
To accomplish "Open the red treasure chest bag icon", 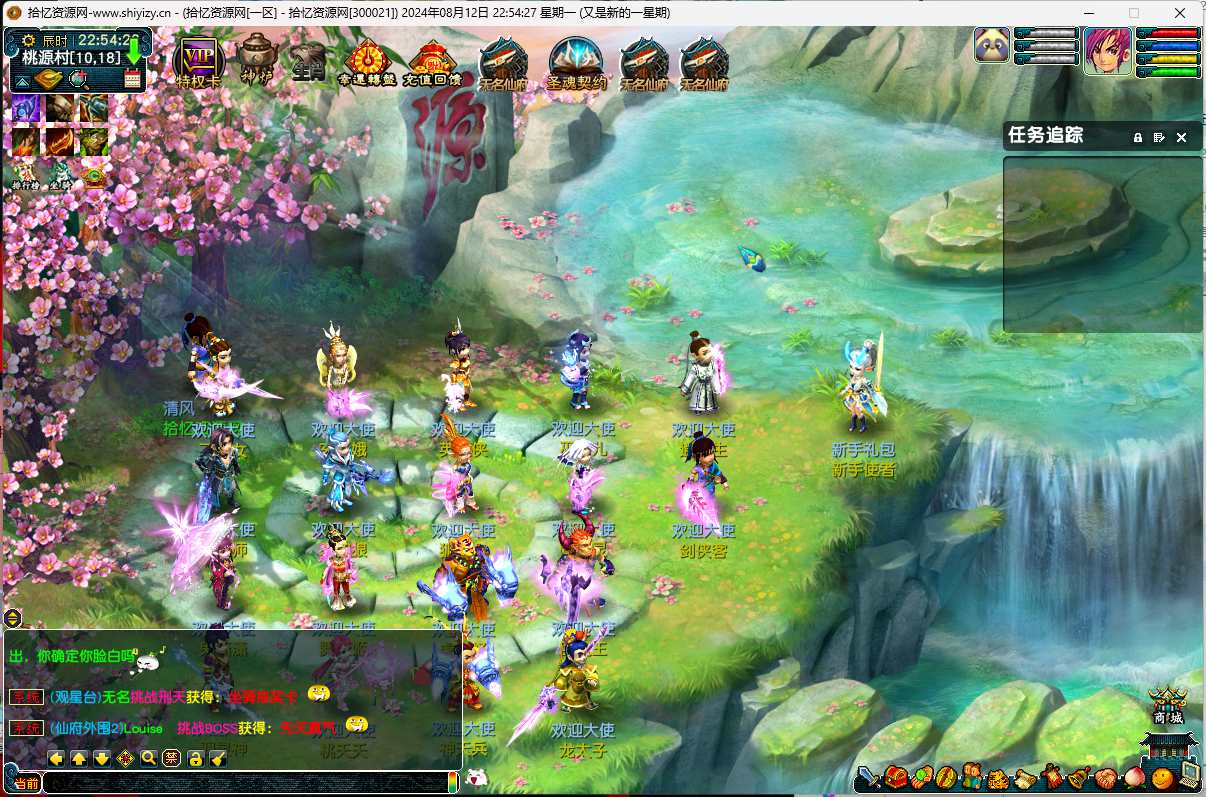I will point(896,777).
